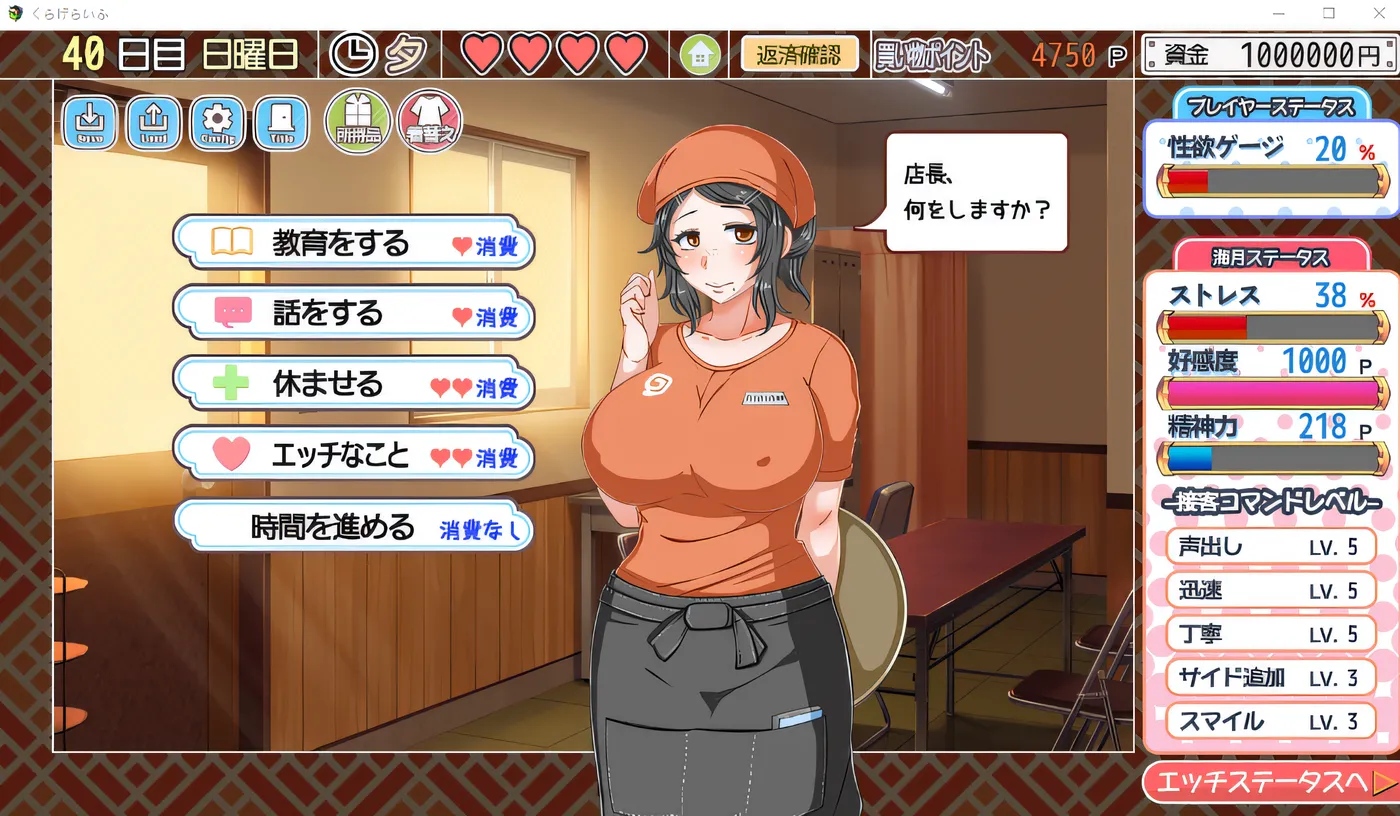Choose the 休ませる rest option
The width and height of the screenshot is (1400, 816).
point(352,383)
